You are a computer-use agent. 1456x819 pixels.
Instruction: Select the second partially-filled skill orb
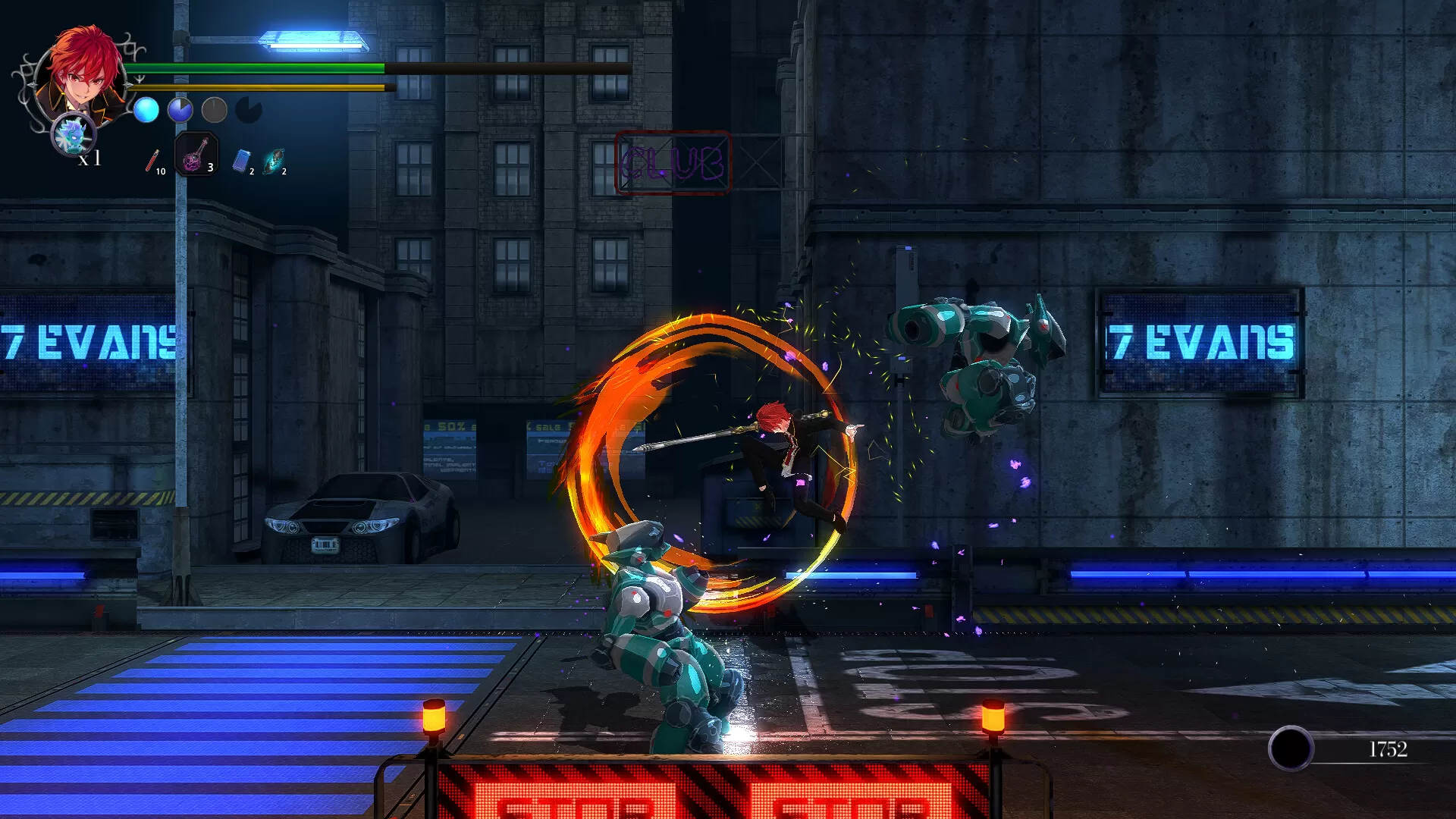pos(180,109)
